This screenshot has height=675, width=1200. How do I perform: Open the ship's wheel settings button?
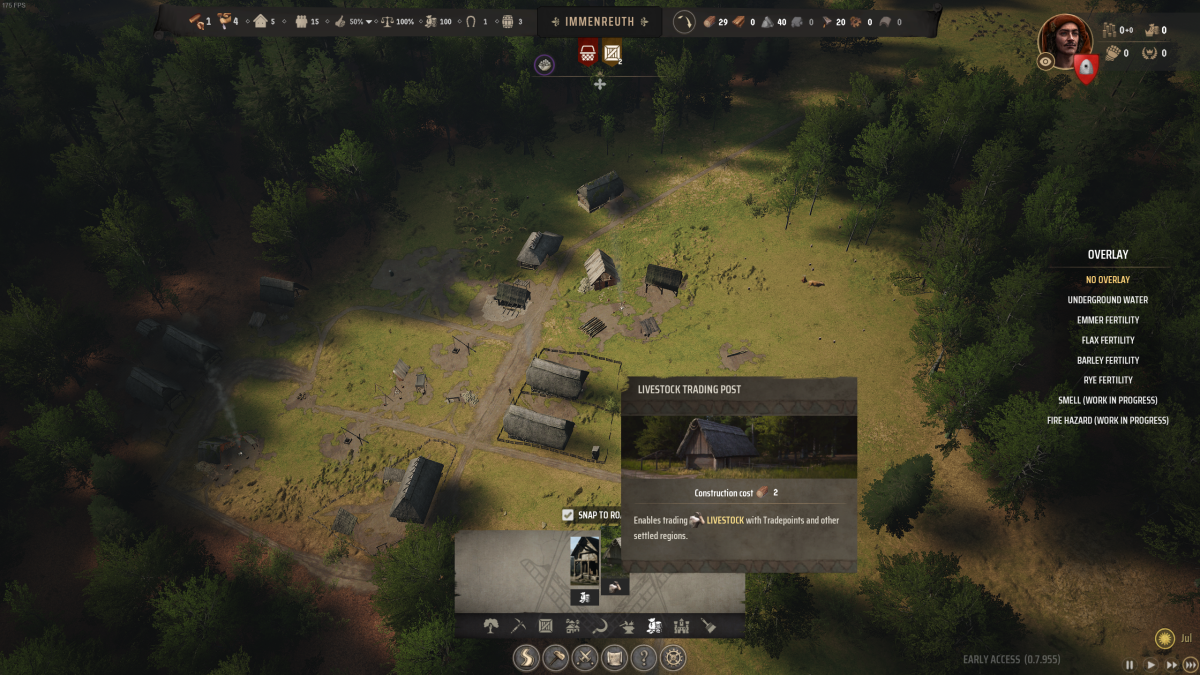click(x=675, y=658)
